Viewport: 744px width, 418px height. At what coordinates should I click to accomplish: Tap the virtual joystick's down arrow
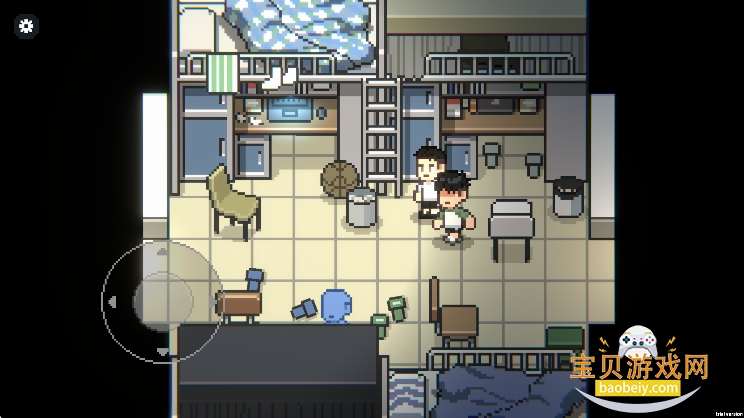point(163,351)
